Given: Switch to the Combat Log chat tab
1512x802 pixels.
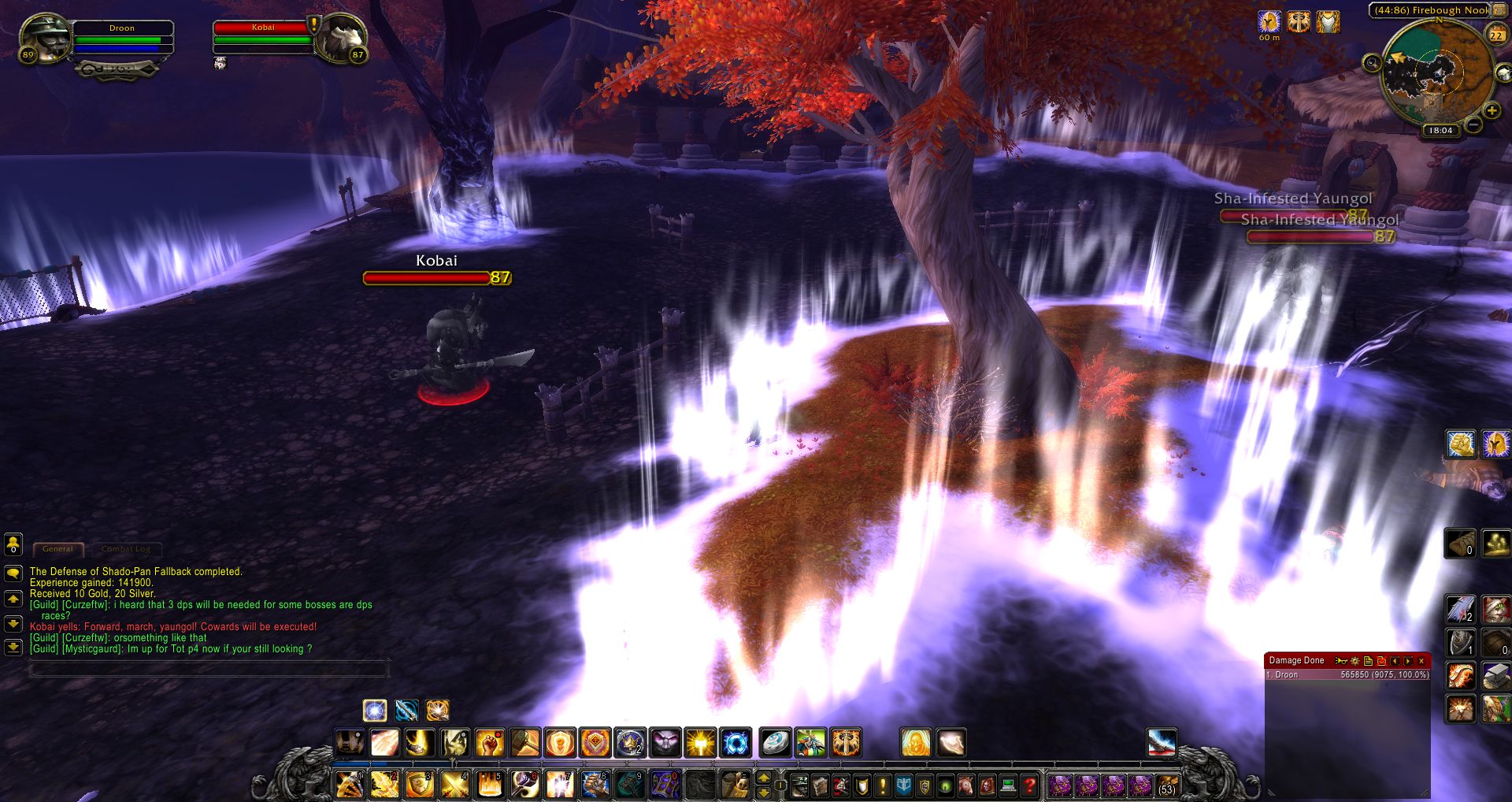Looking at the screenshot, I should [x=125, y=549].
